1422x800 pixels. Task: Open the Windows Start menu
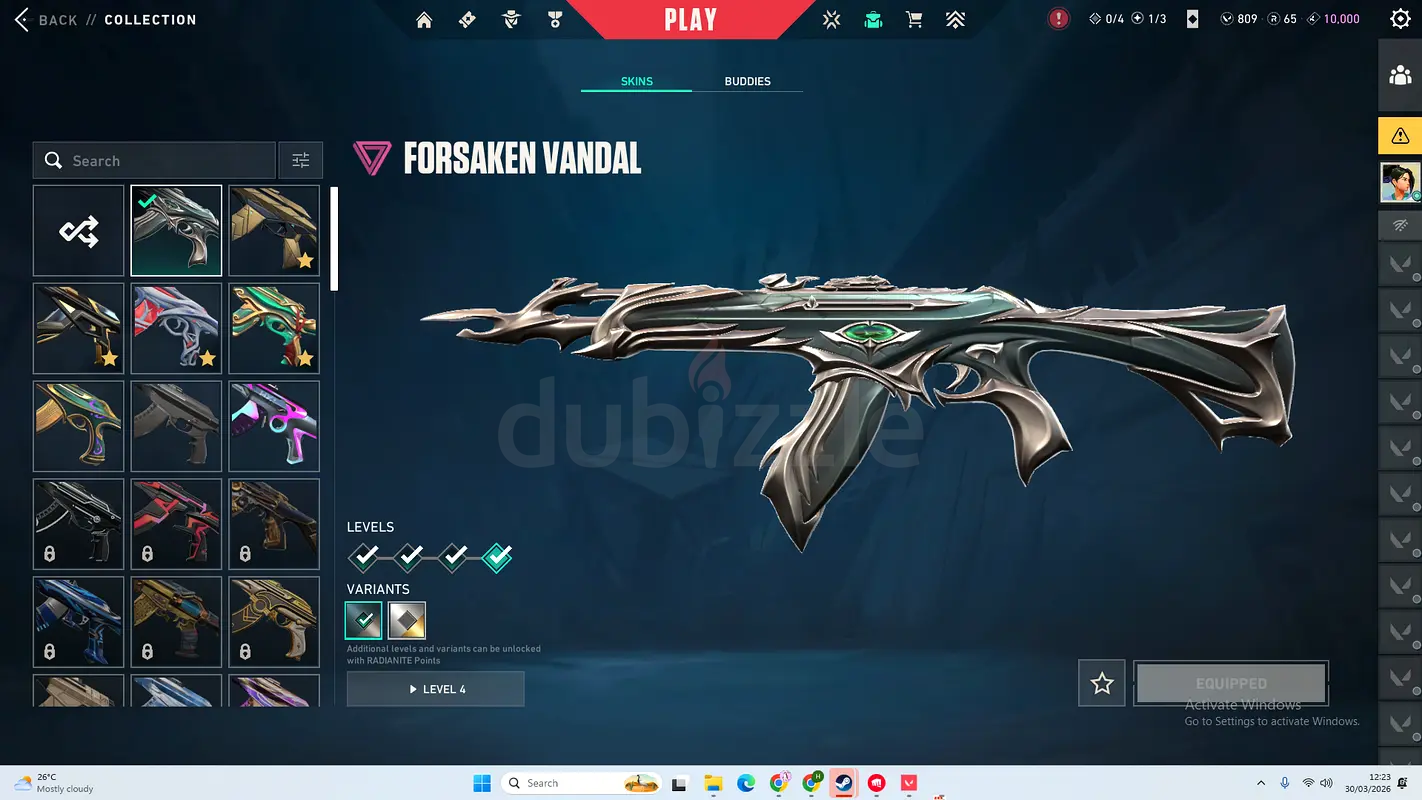(482, 783)
